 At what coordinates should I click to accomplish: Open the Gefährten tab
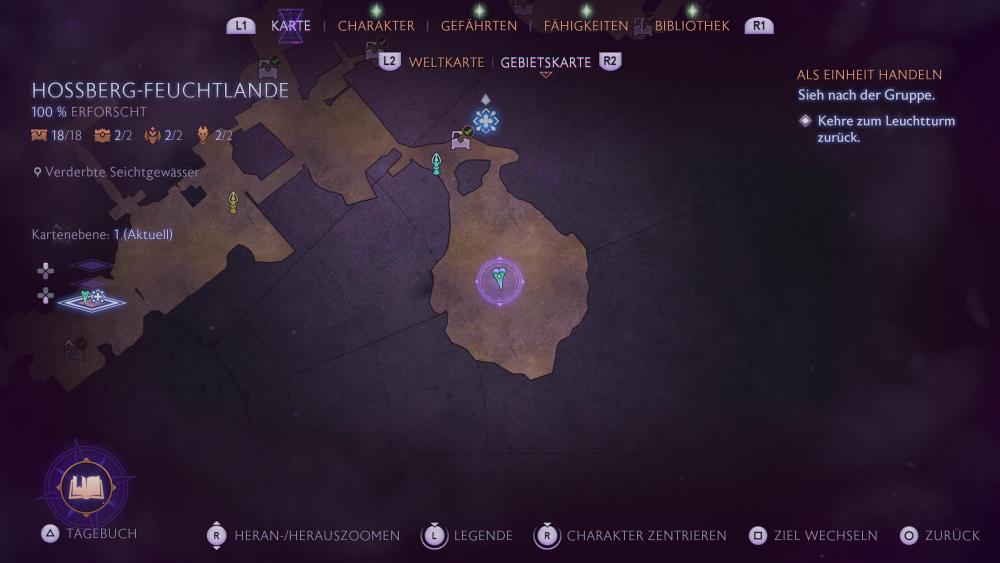pos(479,26)
